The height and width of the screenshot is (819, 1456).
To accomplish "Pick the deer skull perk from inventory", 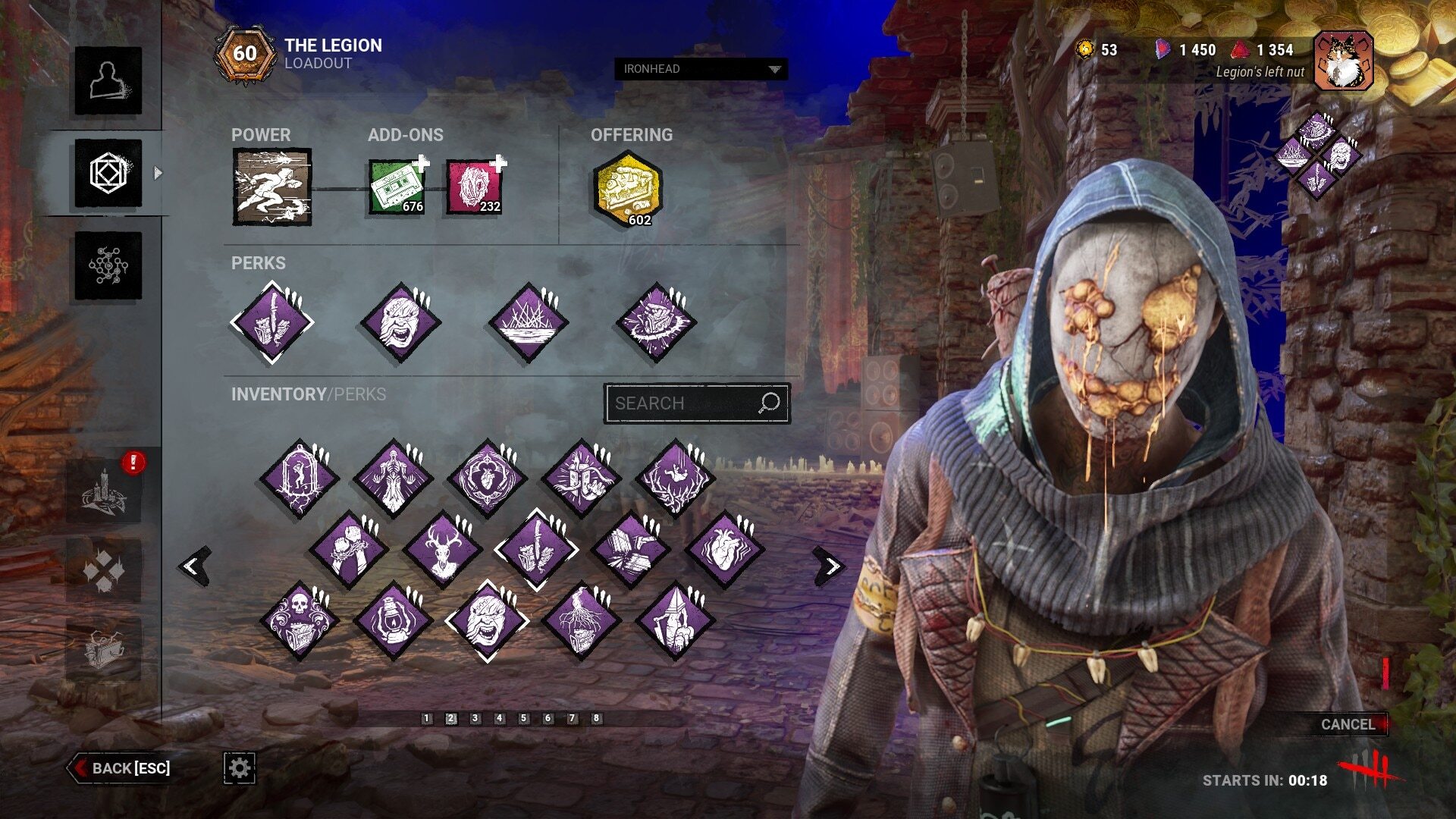I will click(x=443, y=549).
